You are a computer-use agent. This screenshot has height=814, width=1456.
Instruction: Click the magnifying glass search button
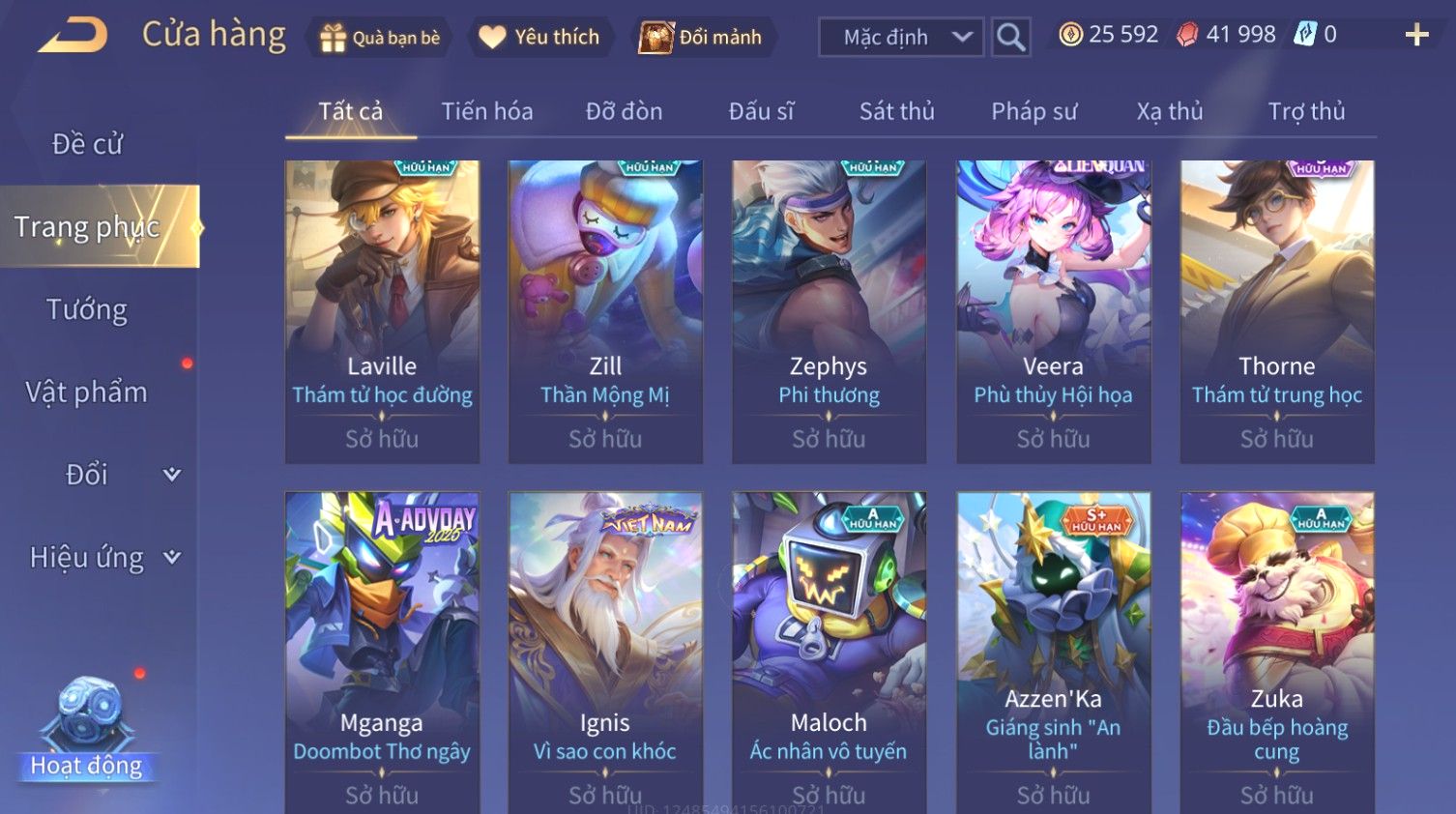1010,38
